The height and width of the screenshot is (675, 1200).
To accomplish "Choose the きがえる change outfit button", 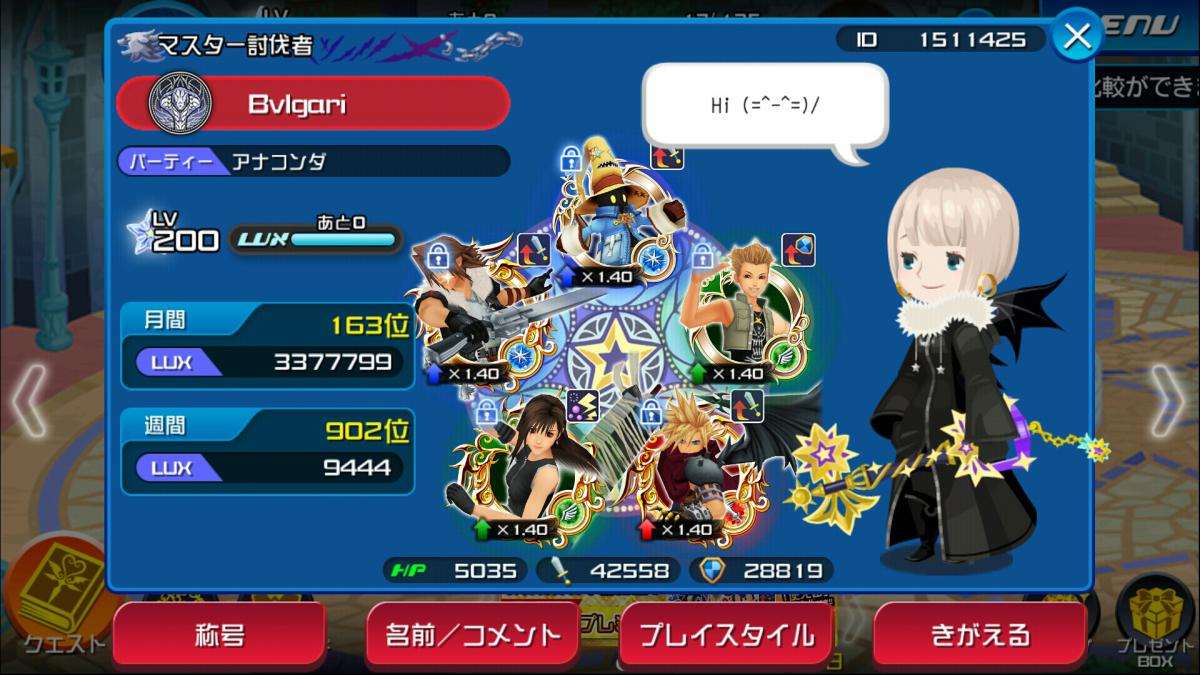I will coord(979,635).
